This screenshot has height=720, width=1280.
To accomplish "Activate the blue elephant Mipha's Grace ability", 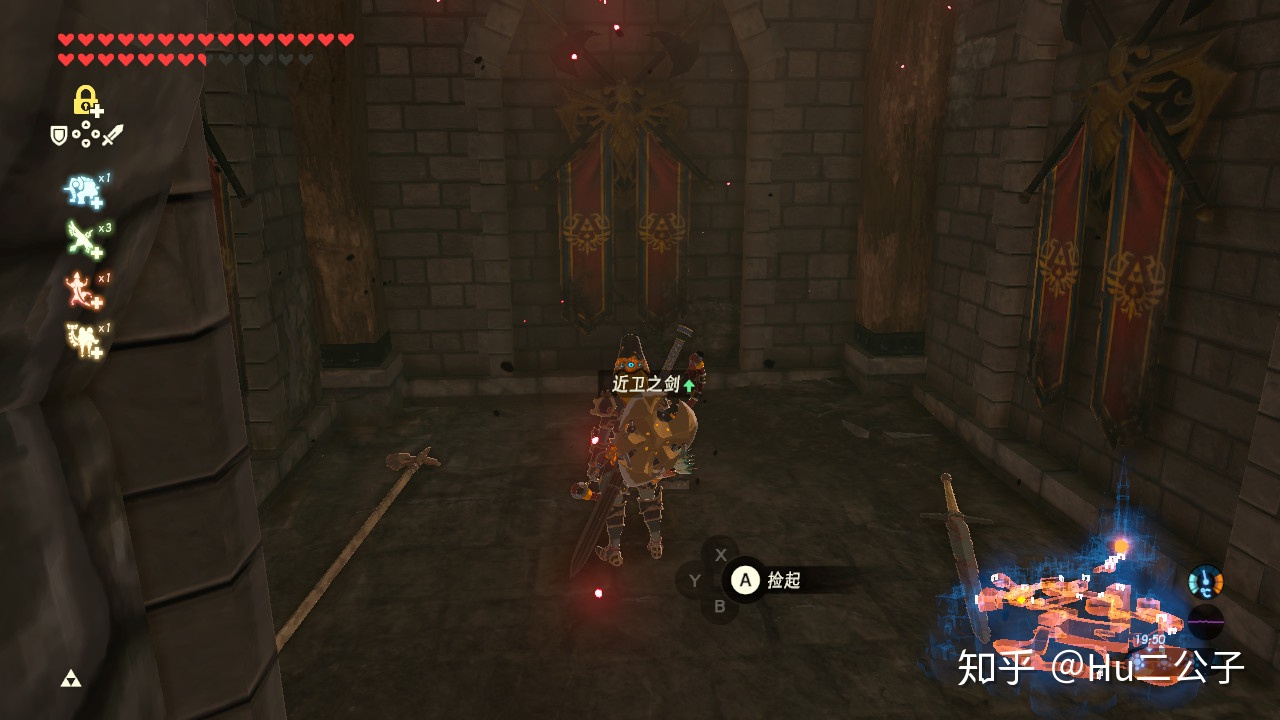I will coord(82,189).
